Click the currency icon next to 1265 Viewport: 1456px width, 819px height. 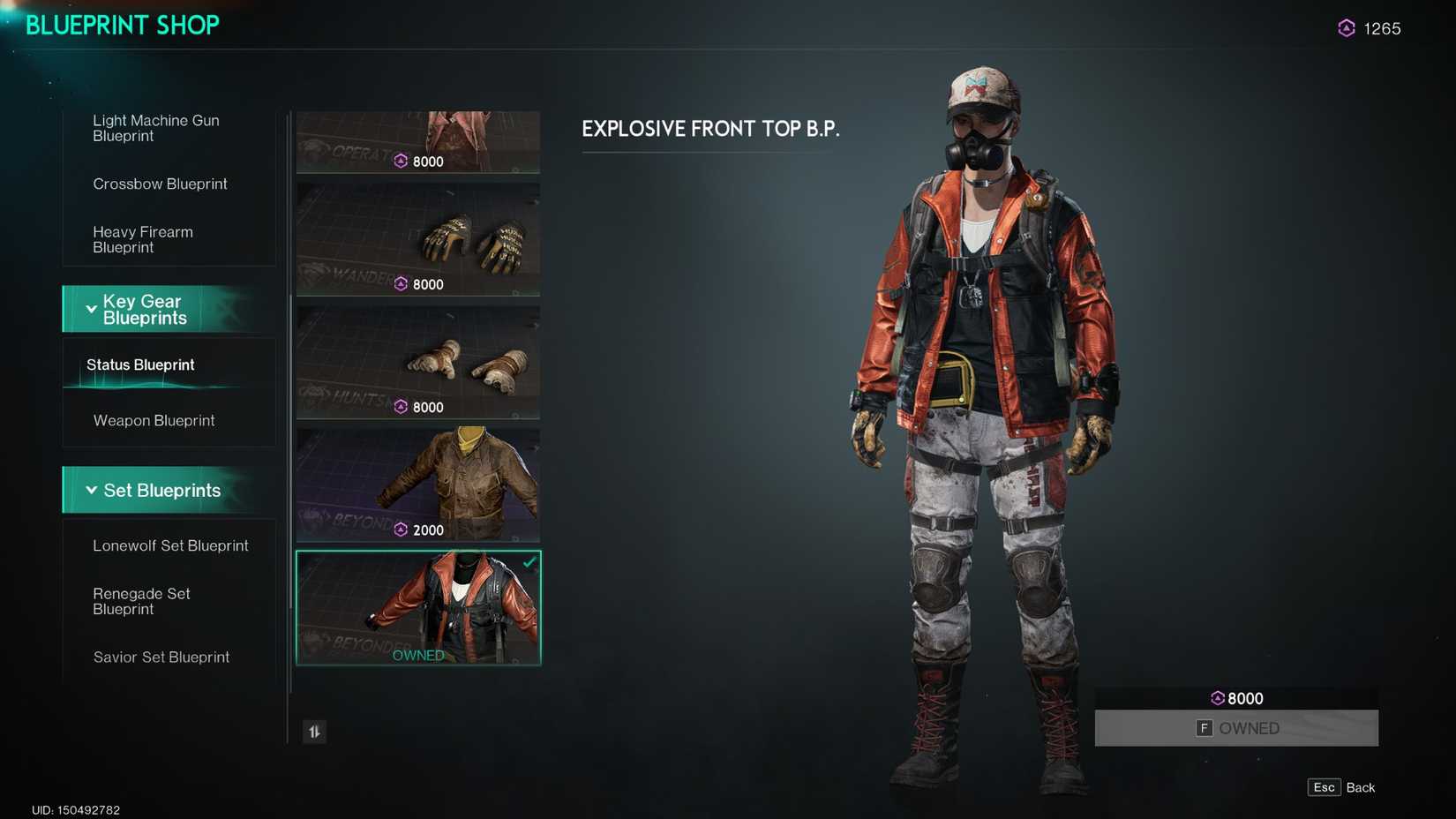[1345, 28]
